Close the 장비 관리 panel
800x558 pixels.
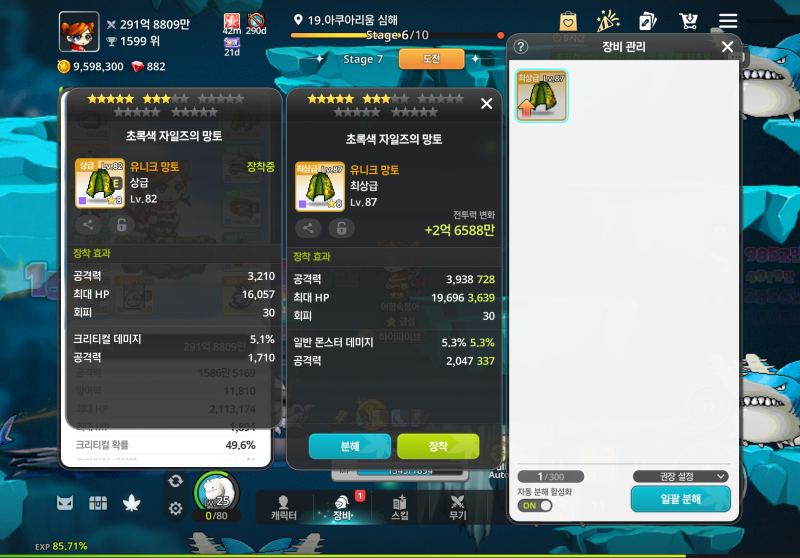point(727,46)
